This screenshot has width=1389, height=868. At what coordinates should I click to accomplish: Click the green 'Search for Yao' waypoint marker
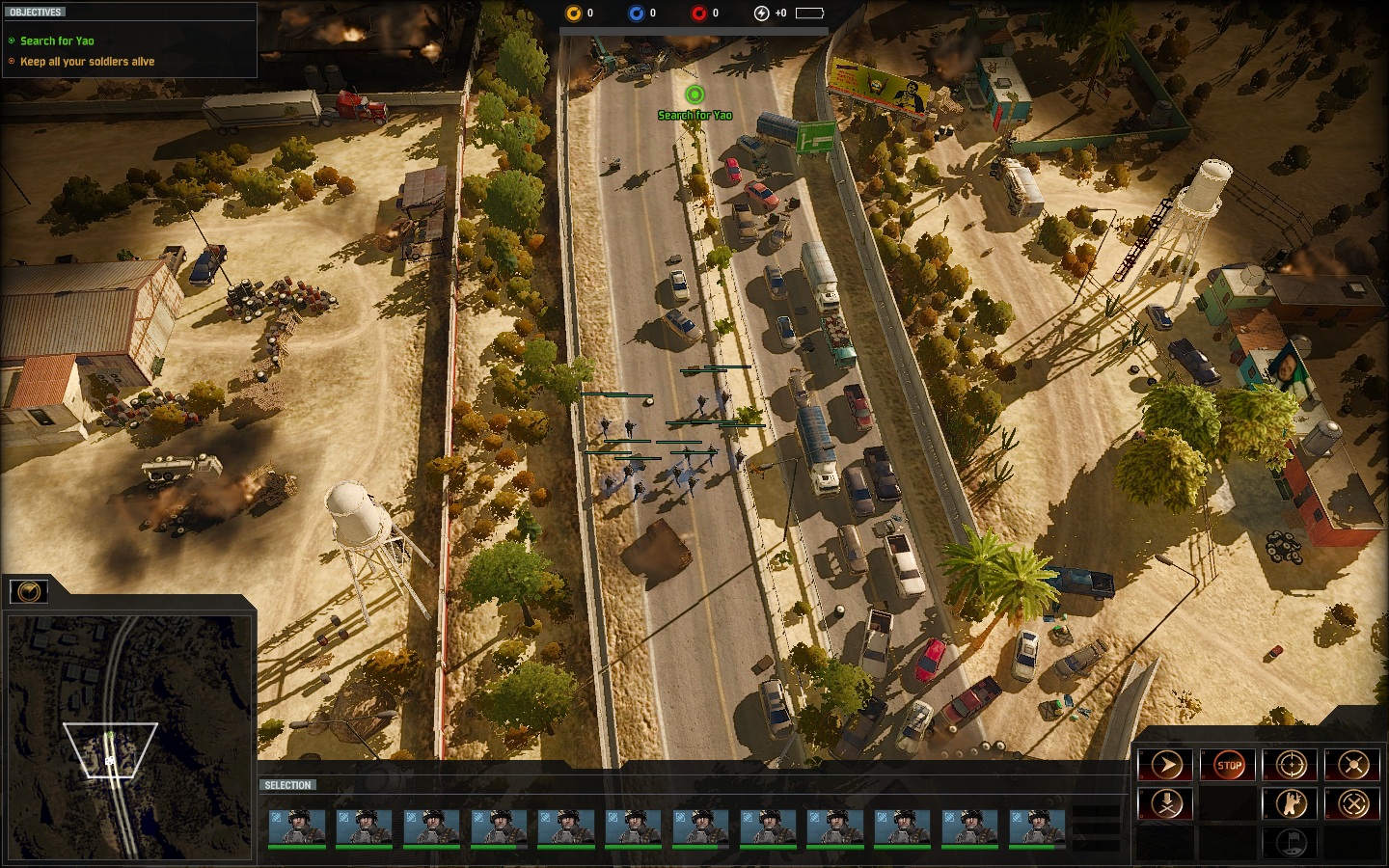coord(694,95)
